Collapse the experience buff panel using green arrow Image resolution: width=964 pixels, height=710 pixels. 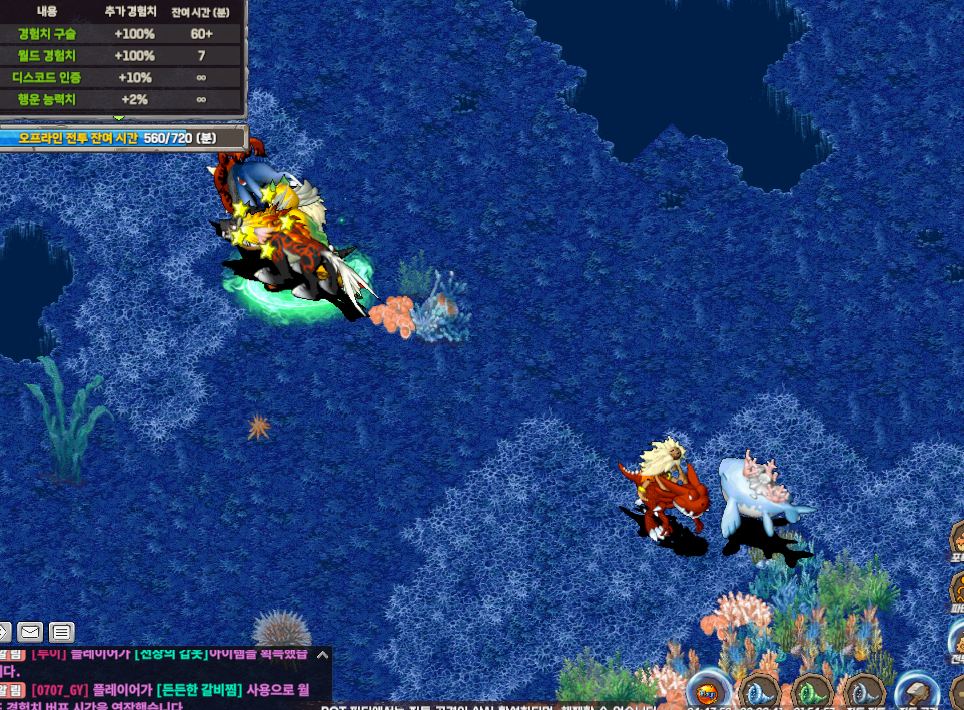[120, 117]
